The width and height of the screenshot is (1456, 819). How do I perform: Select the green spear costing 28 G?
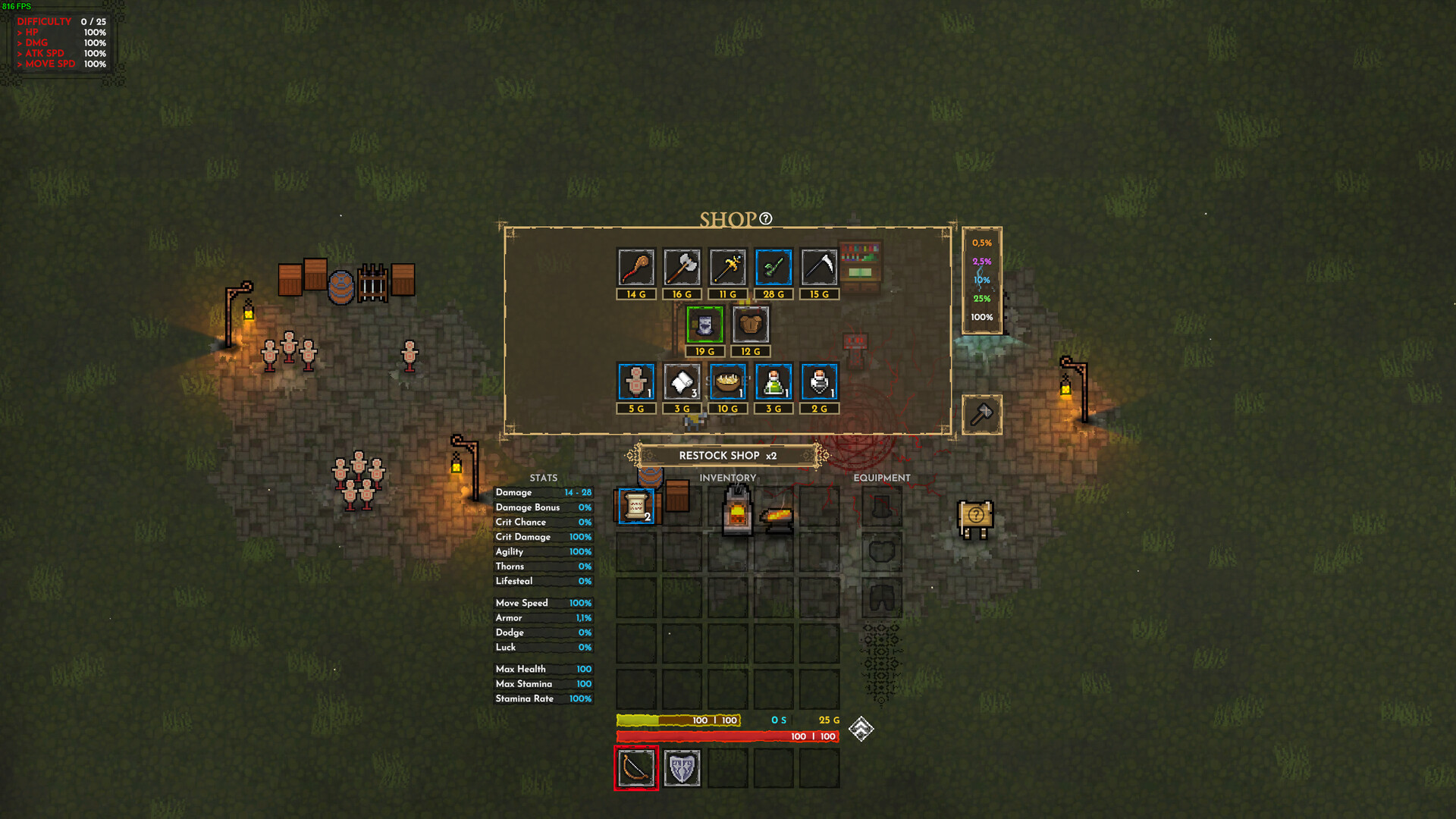point(773,267)
